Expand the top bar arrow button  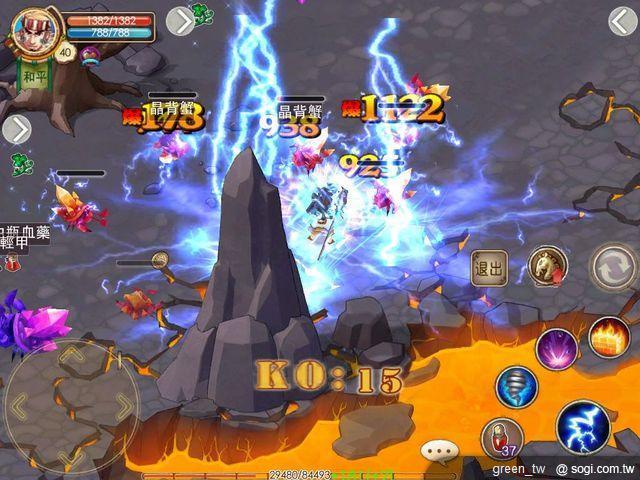click(179, 21)
